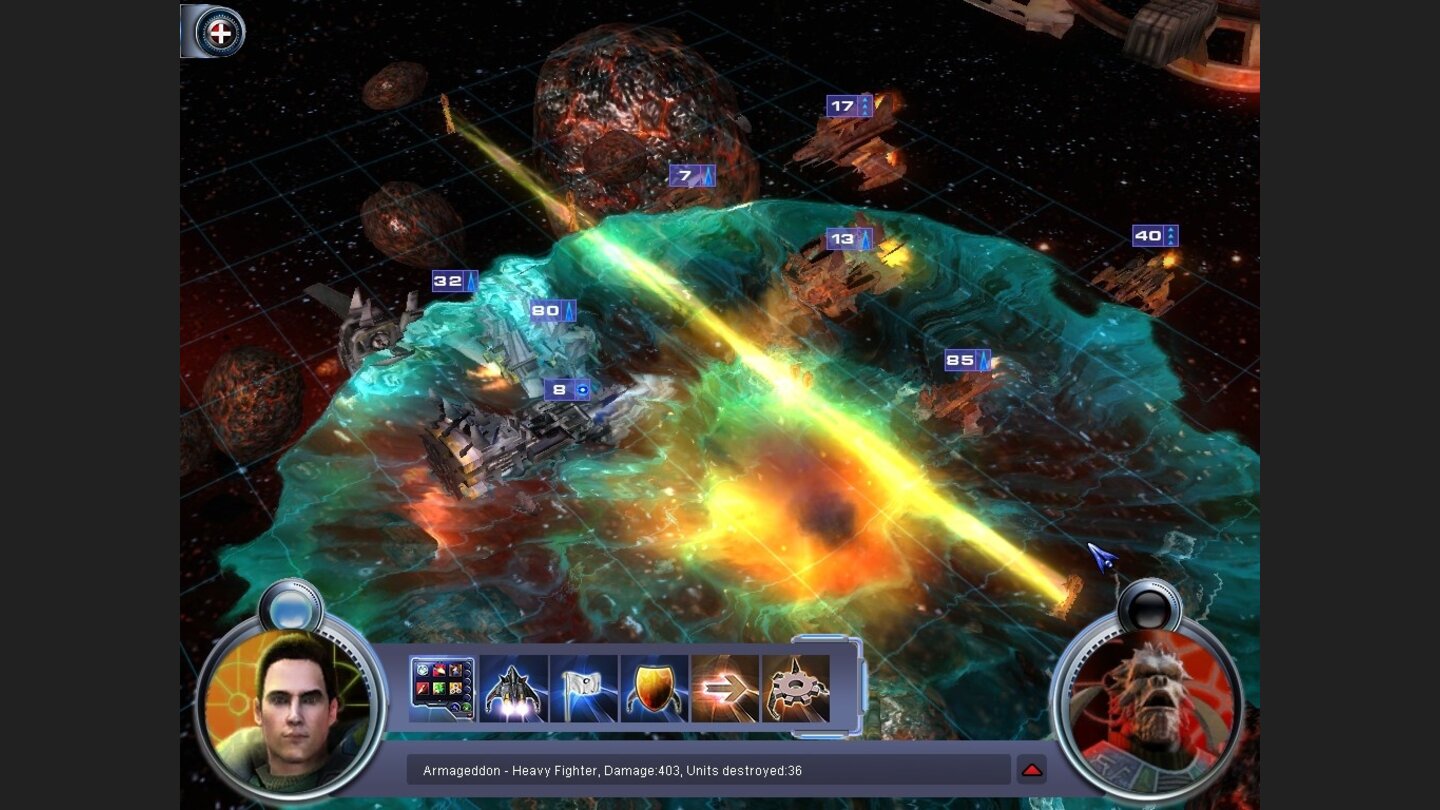
Task: Open the mini command console icon
Action: point(441,687)
